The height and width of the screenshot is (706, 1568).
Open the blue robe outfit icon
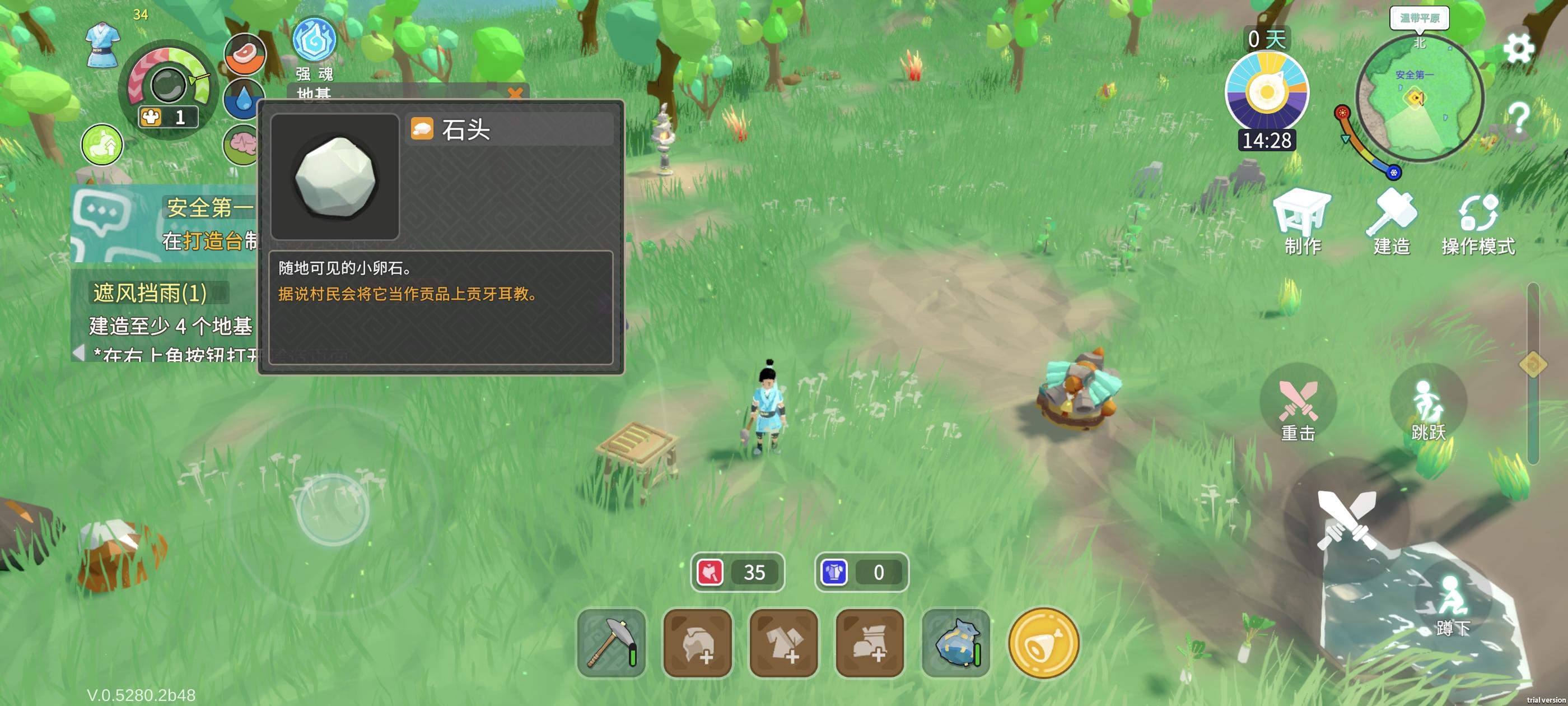click(102, 44)
